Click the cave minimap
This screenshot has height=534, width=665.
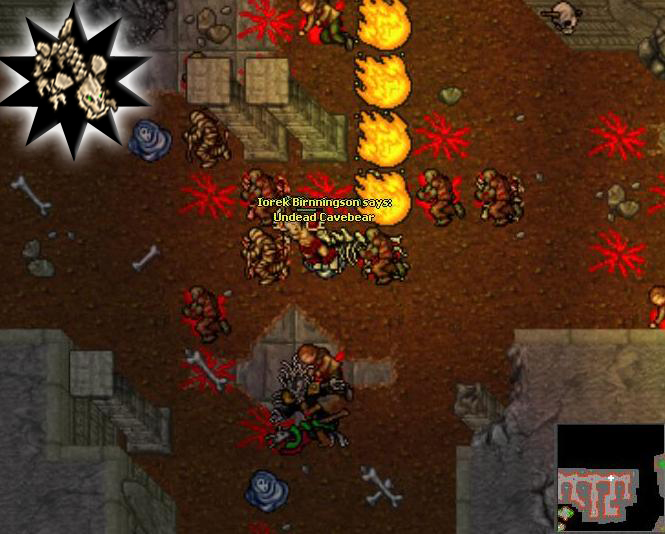click(x=609, y=477)
